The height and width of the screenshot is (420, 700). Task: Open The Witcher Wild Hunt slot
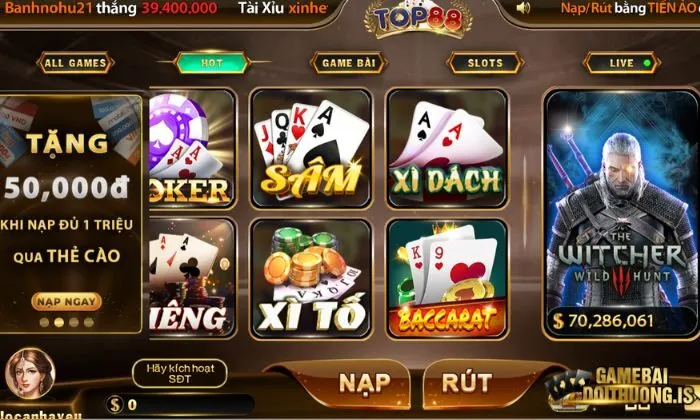[x=618, y=212]
